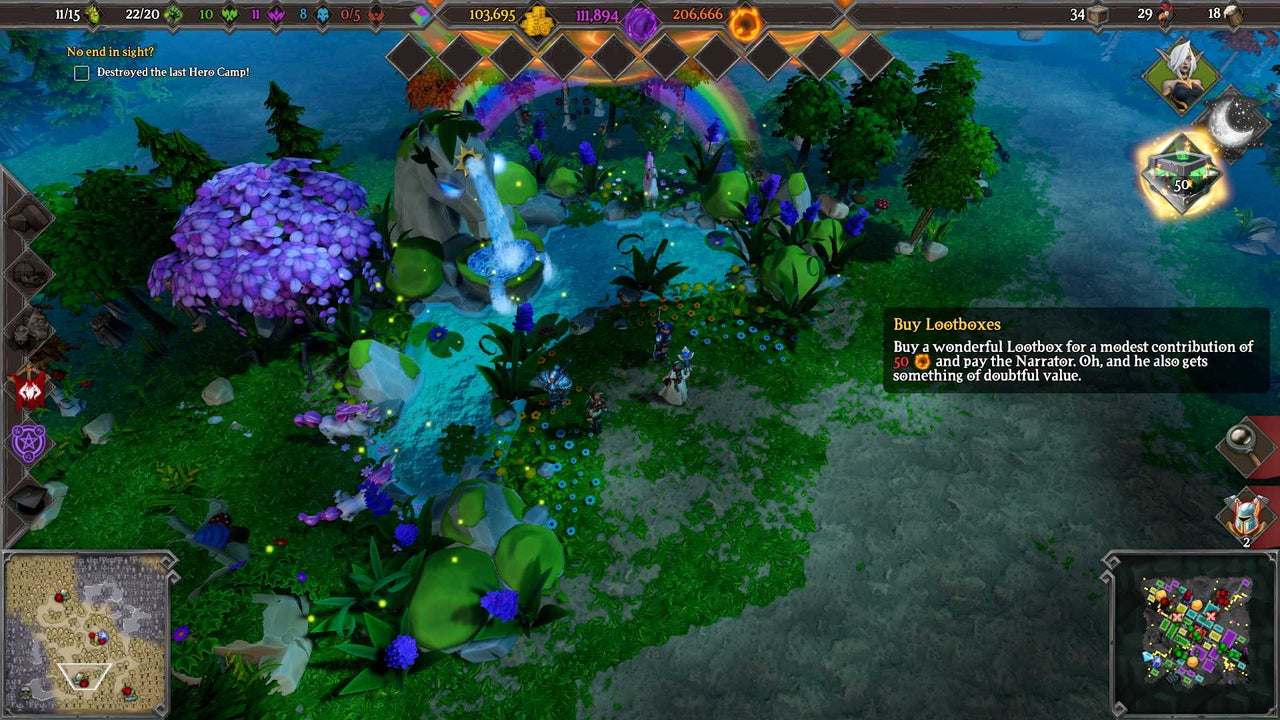Check the Destroyed the last Hero Camp box

(x=81, y=72)
